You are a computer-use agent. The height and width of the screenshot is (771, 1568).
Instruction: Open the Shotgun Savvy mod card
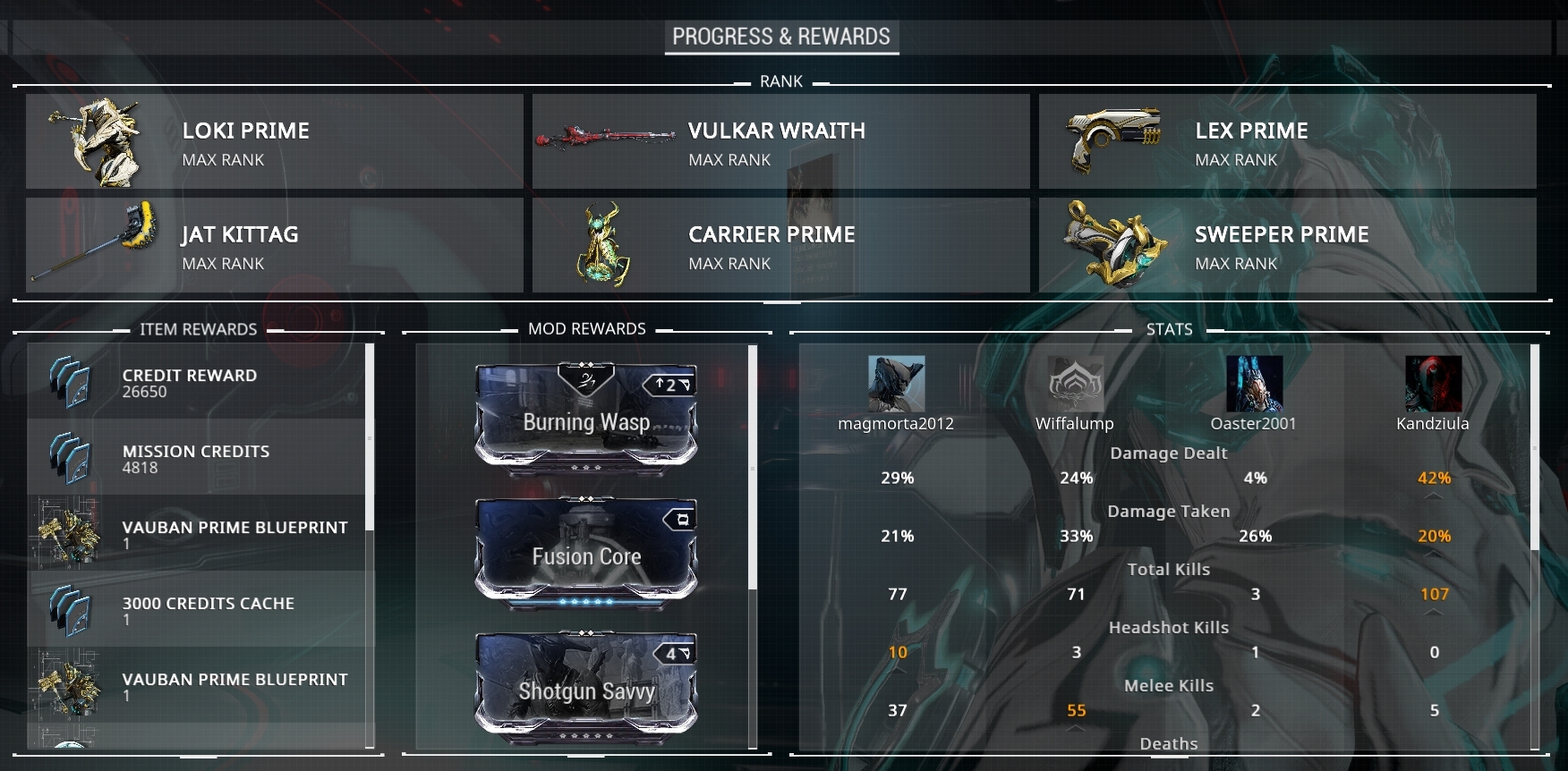pyautogui.click(x=586, y=685)
